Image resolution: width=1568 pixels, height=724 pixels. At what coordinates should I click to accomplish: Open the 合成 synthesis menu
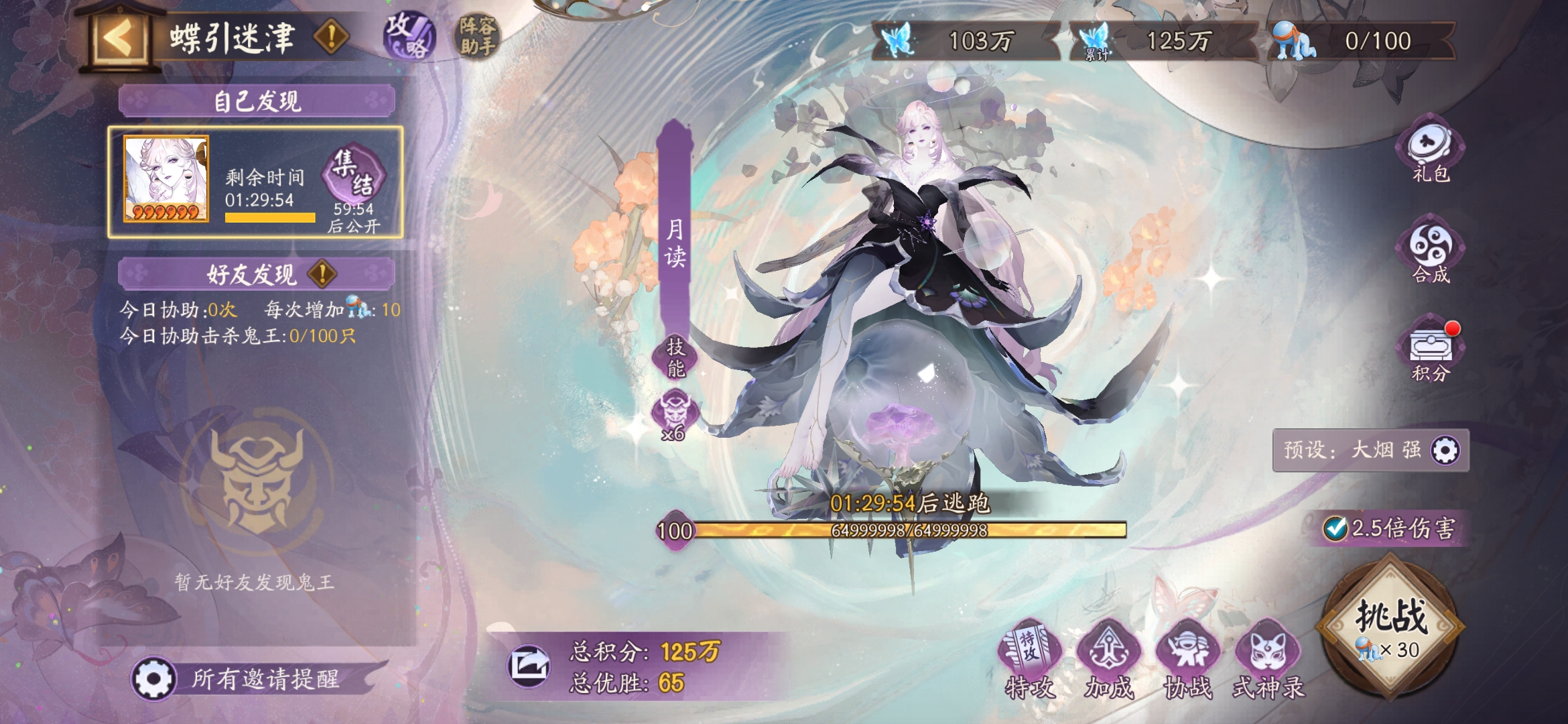click(x=1431, y=251)
